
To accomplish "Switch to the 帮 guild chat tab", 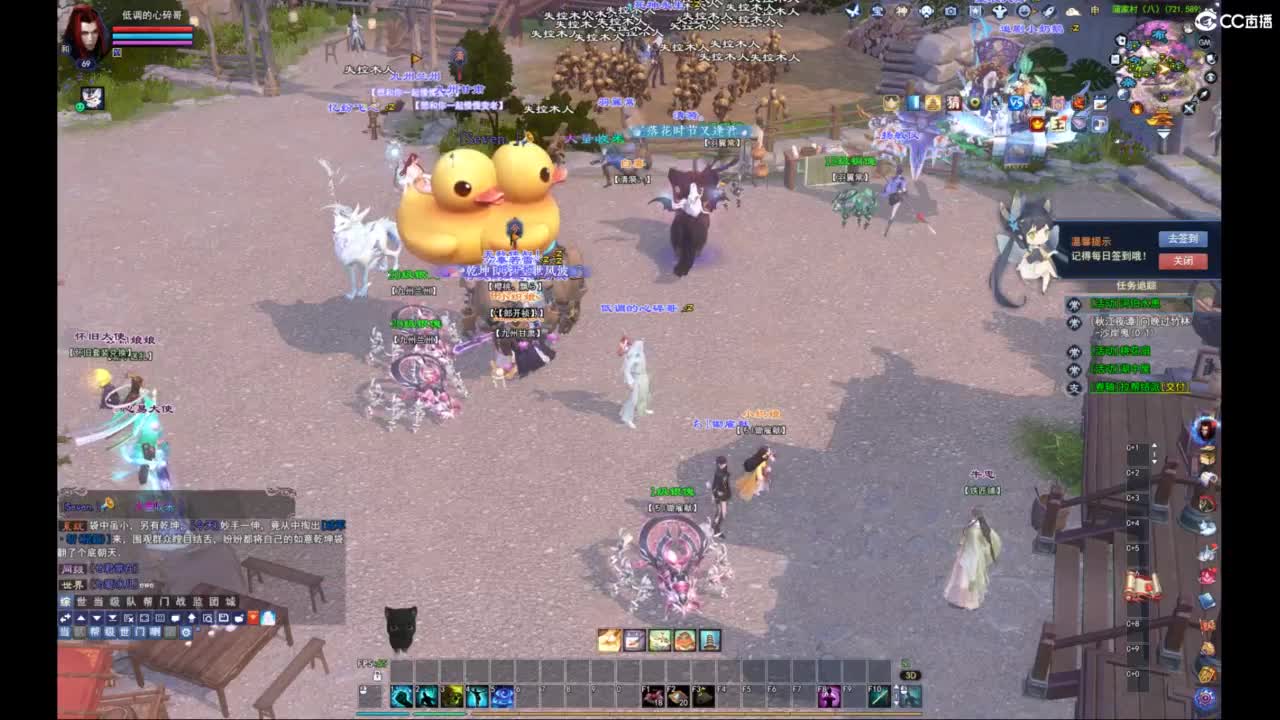I will pyautogui.click(x=150, y=601).
